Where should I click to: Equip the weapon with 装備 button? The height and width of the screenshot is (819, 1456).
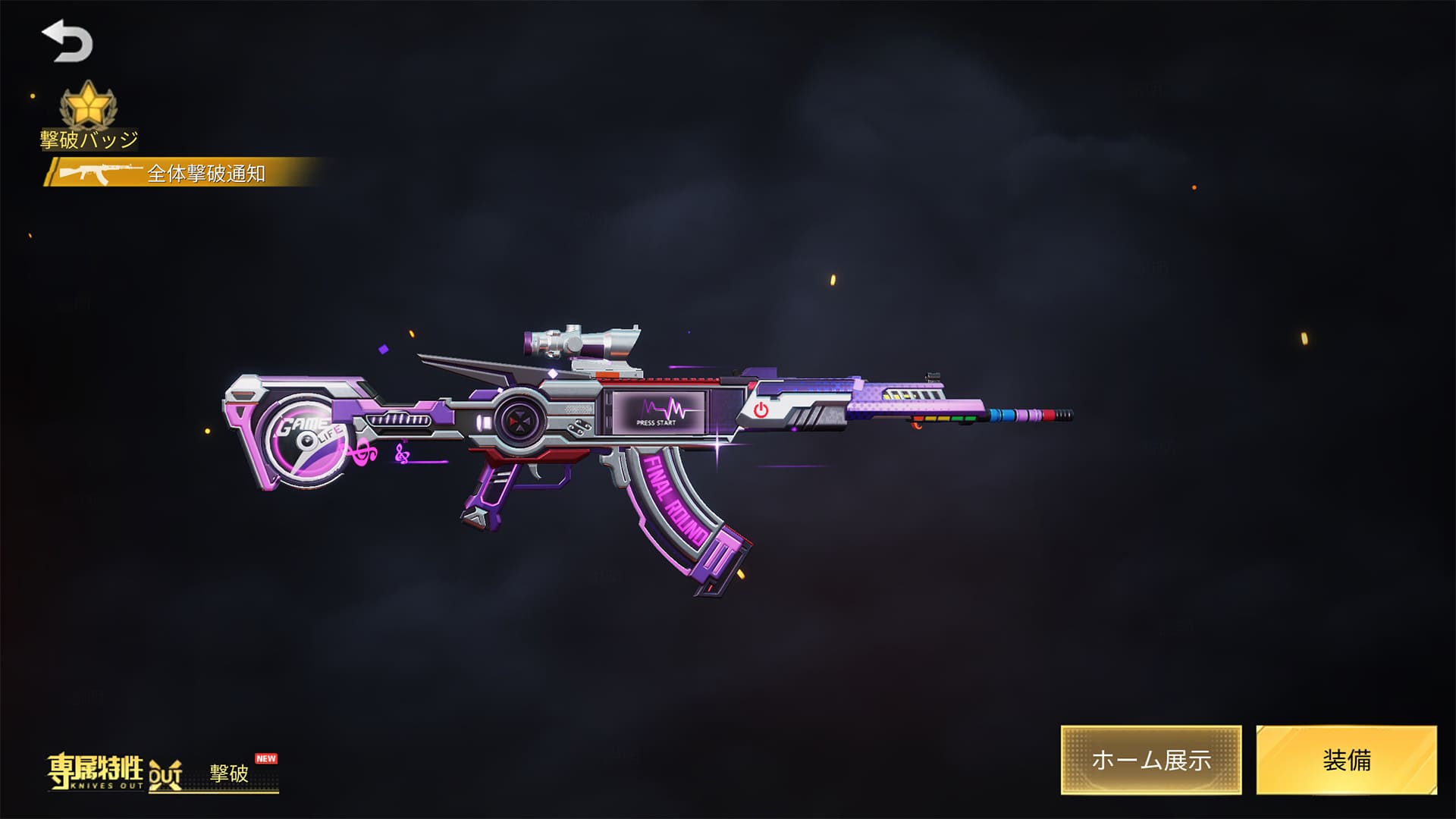[x=1346, y=760]
